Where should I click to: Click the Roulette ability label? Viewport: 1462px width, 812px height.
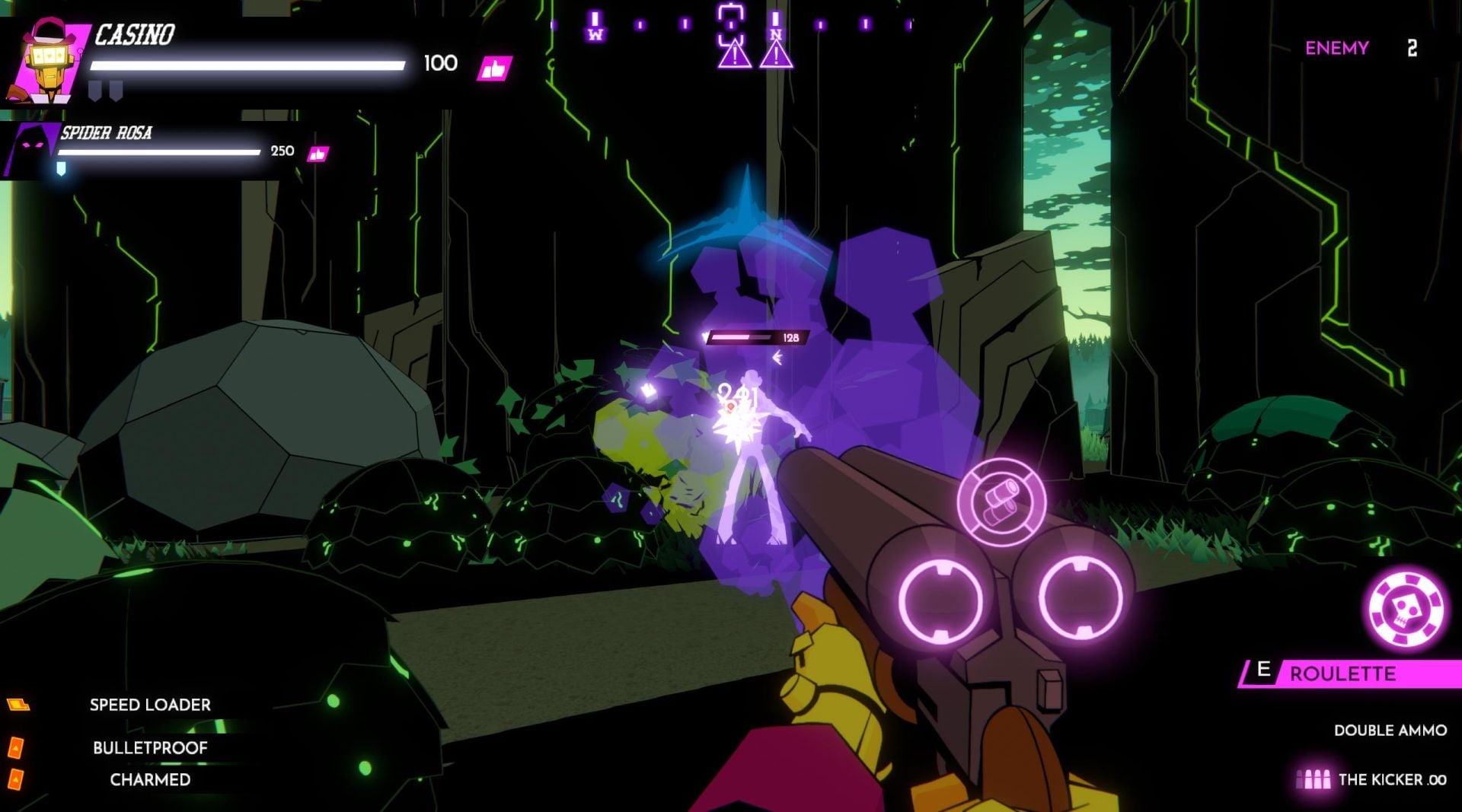[x=1342, y=673]
